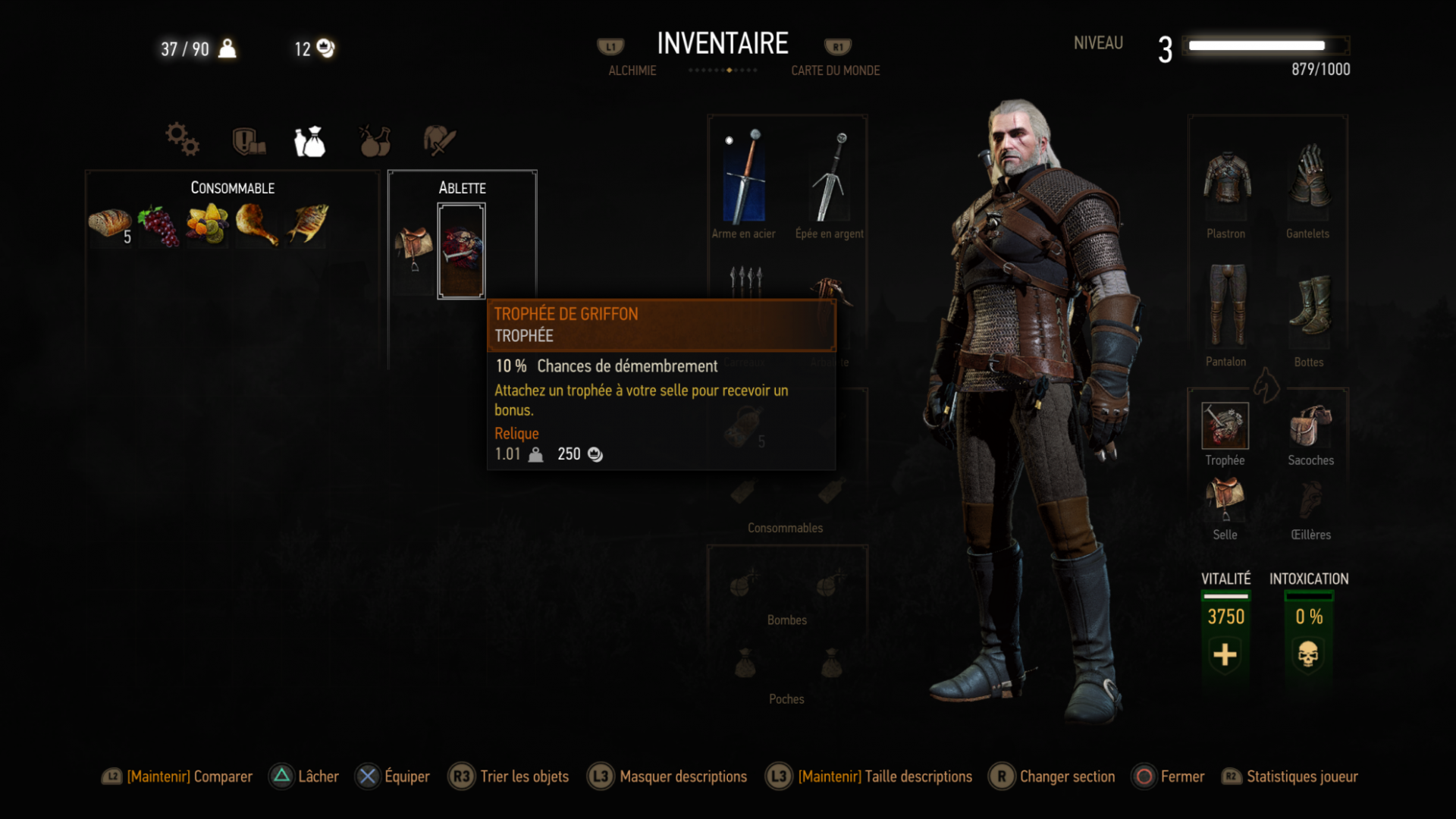Select the roasted chicken leg item
This screenshot has height=819, width=1456.
pos(257,224)
